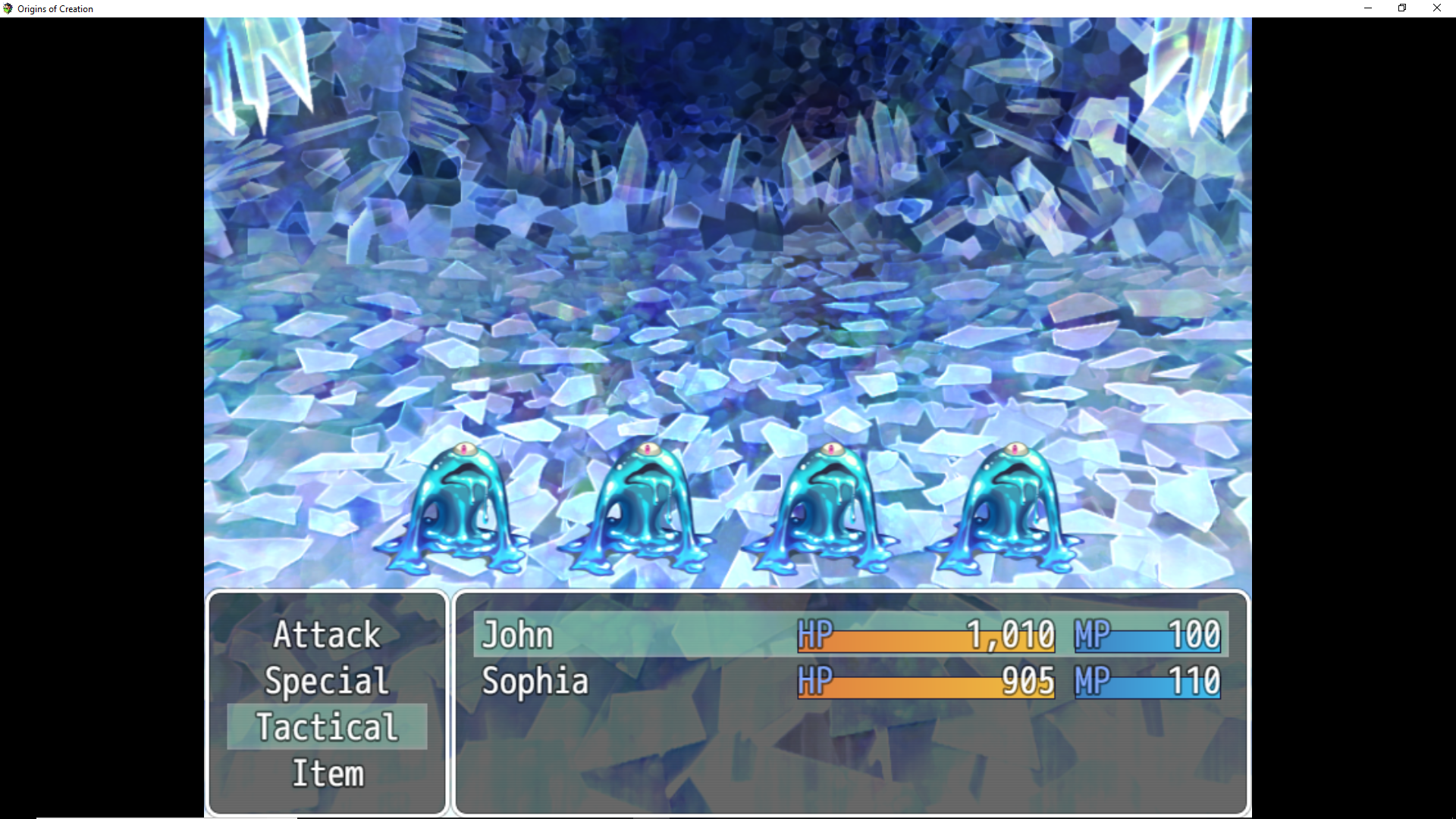The width and height of the screenshot is (1456, 819).
Task: Select the Special command
Action: pyautogui.click(x=327, y=681)
